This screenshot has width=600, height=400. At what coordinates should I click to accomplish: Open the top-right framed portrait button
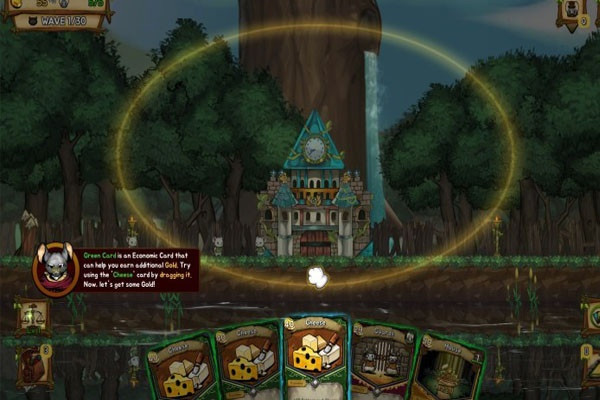573,13
